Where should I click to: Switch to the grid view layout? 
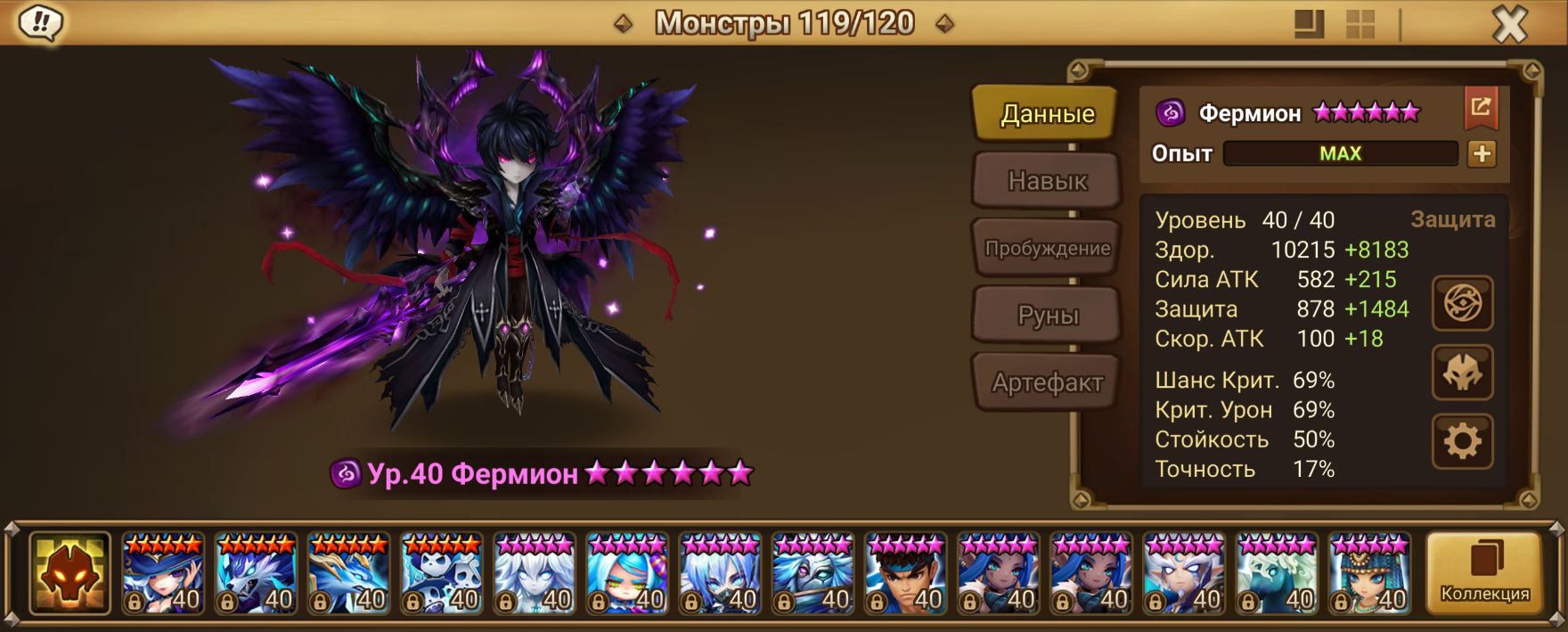tap(1360, 24)
